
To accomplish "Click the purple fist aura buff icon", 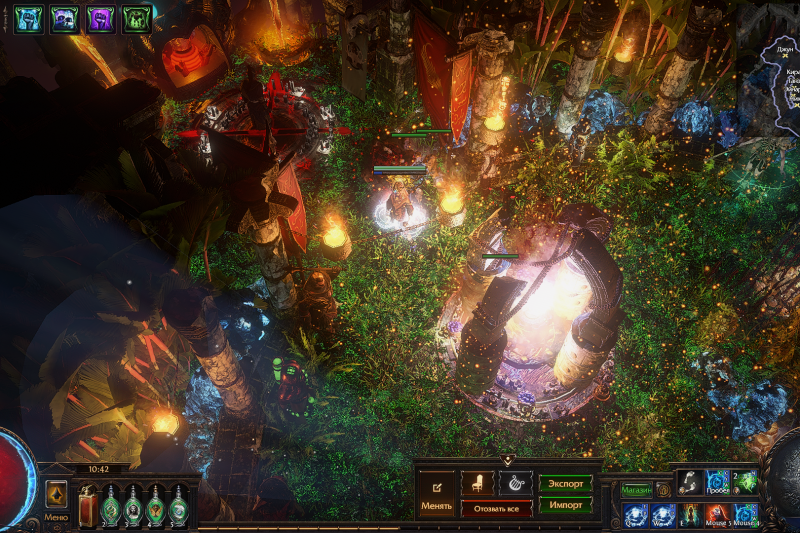I will (100, 19).
